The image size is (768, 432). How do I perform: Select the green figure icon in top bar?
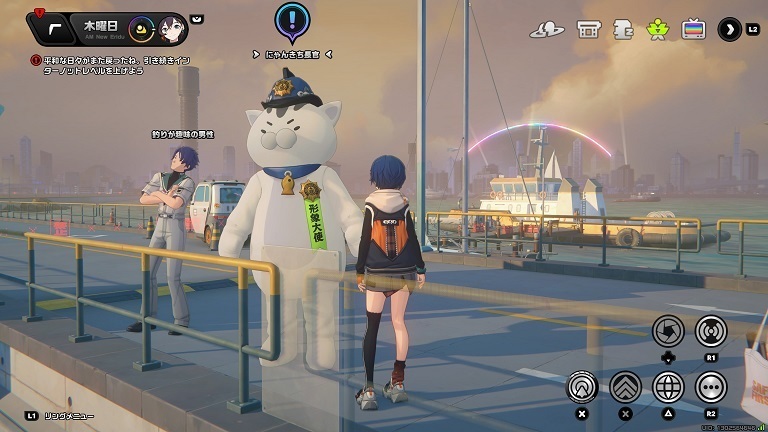[x=658, y=29]
